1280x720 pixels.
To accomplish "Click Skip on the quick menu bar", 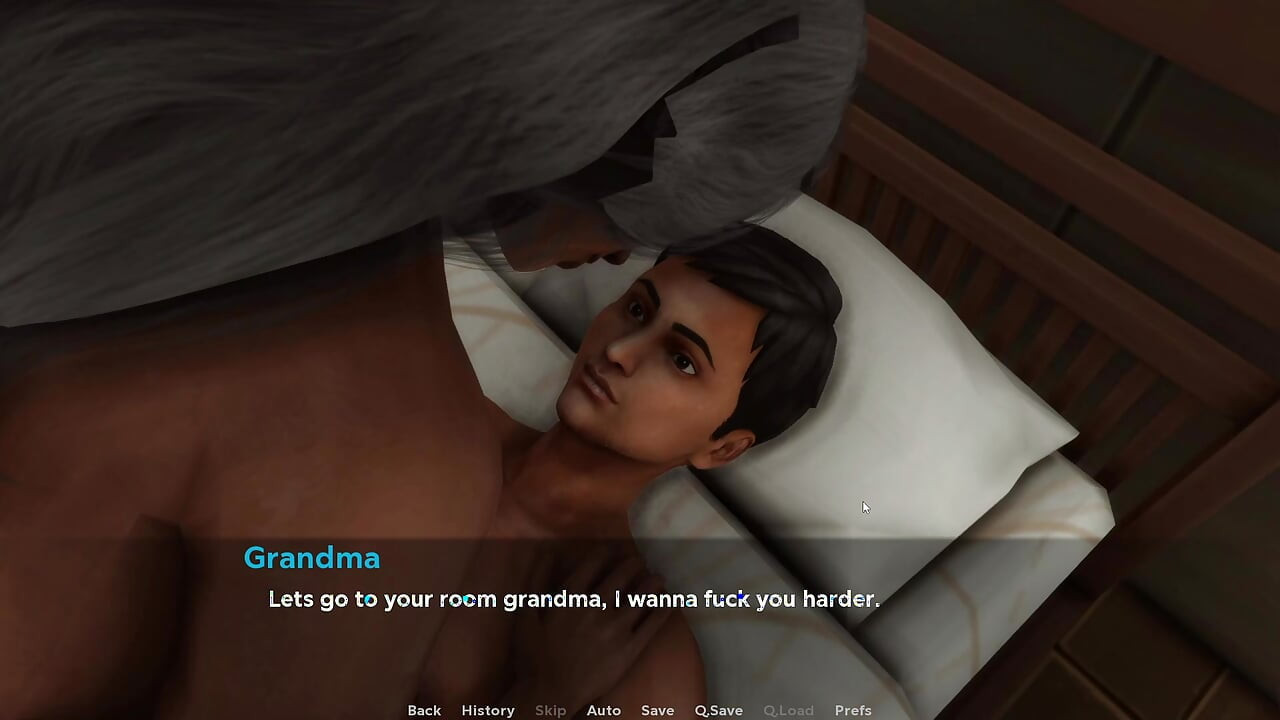I will point(550,710).
